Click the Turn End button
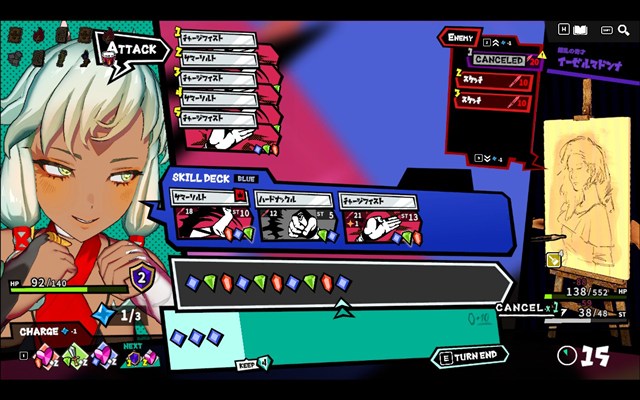Screen dimensions: 640x400 (x=470, y=357)
